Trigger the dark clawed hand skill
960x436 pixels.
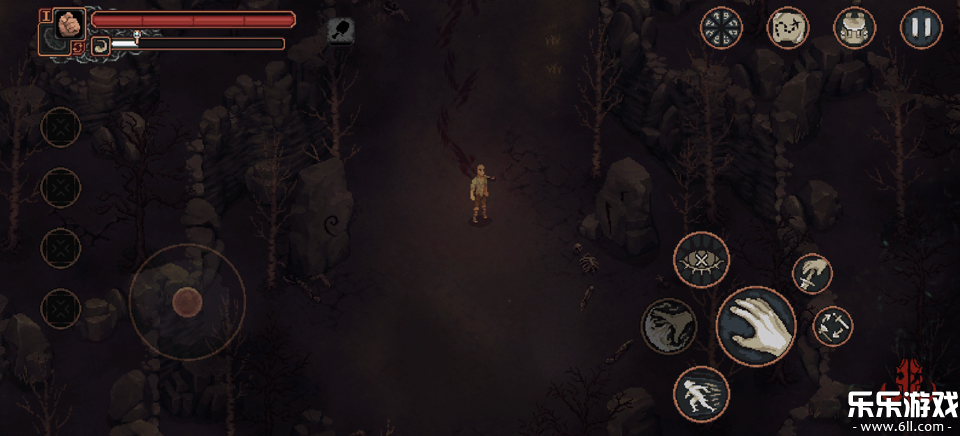[668, 326]
